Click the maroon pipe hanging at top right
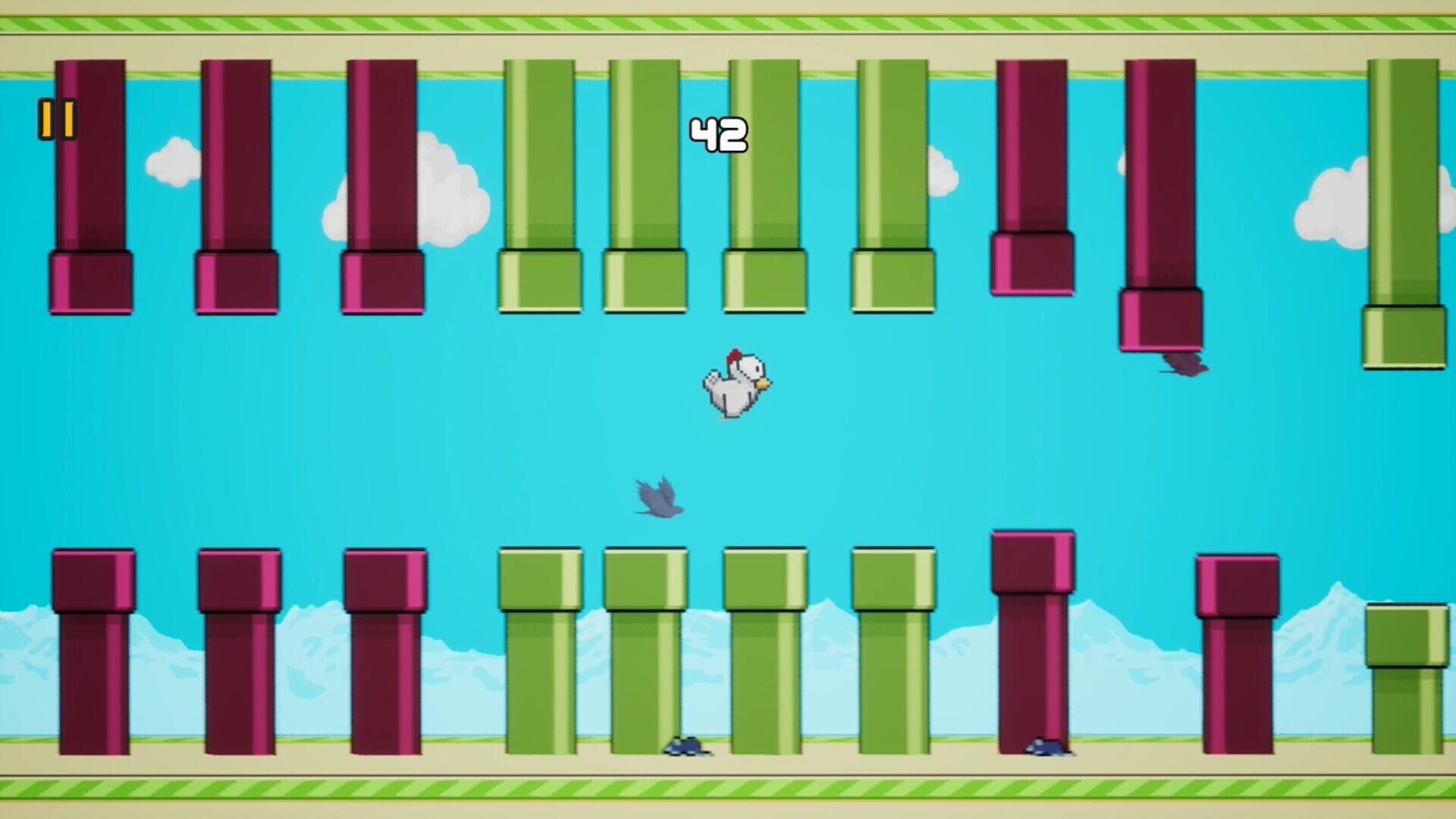Image resolution: width=1456 pixels, height=819 pixels. [x=1160, y=190]
